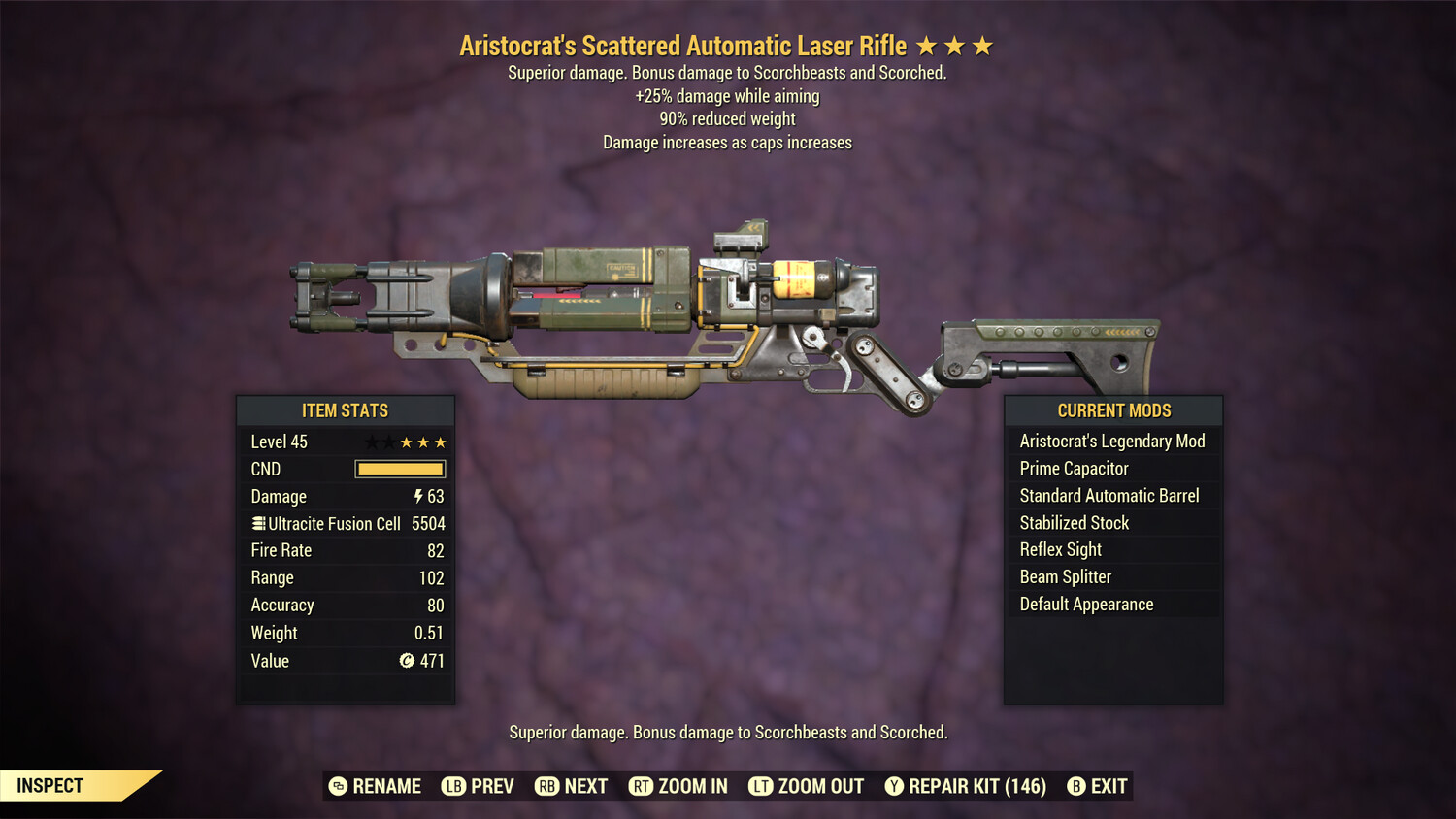Toggle the last star in the Level 45 row

pos(442,441)
